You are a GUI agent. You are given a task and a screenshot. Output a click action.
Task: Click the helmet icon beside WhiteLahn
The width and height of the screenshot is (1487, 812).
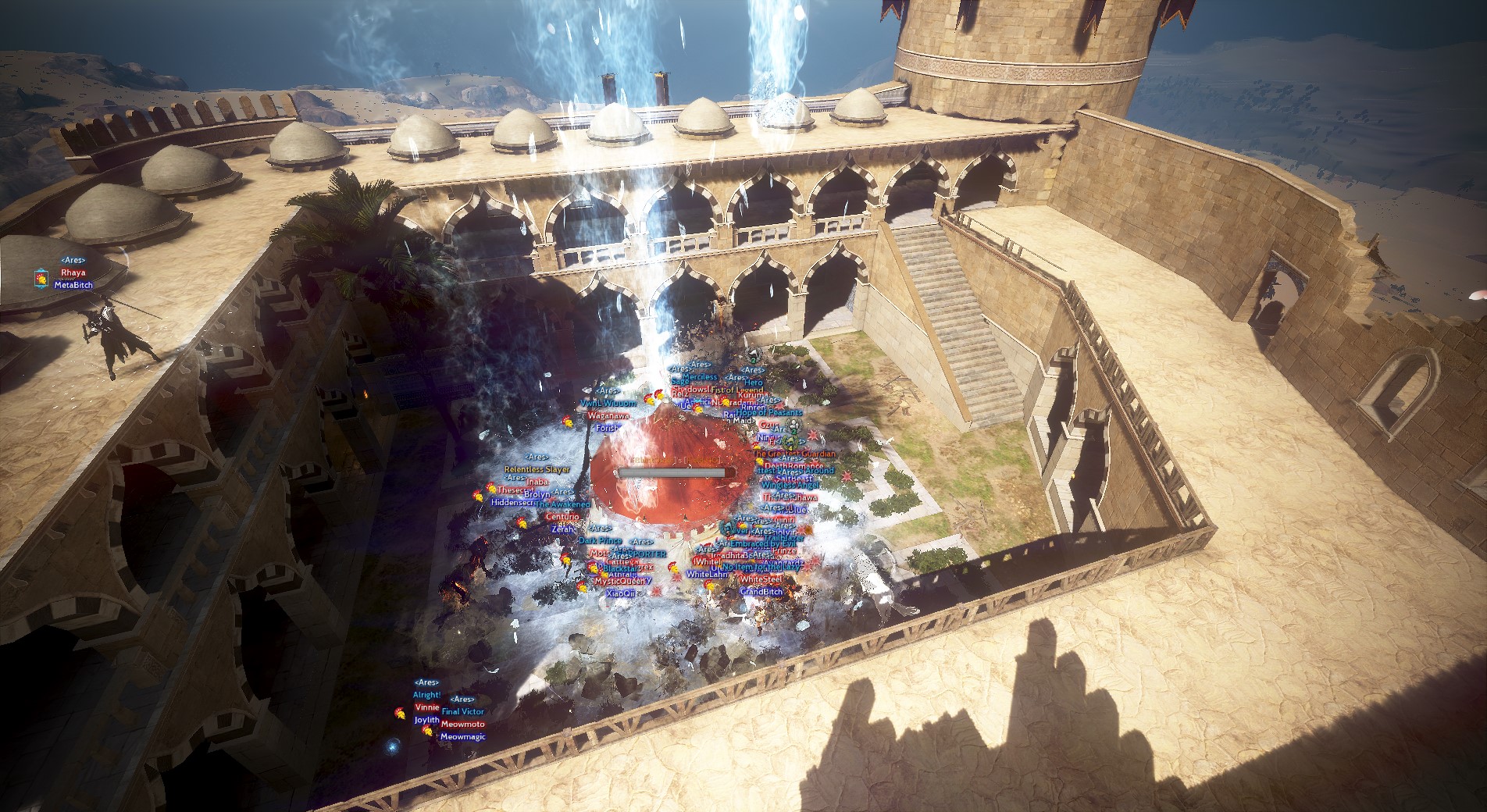tap(674, 568)
